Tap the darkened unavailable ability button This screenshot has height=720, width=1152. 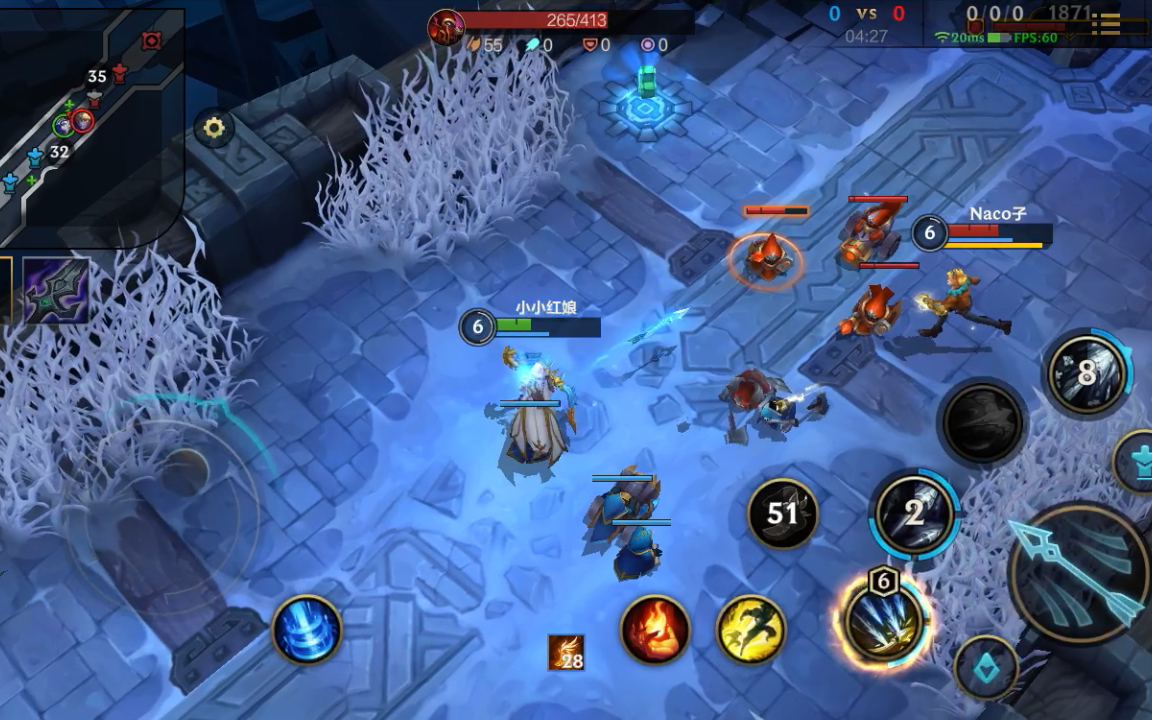(982, 423)
